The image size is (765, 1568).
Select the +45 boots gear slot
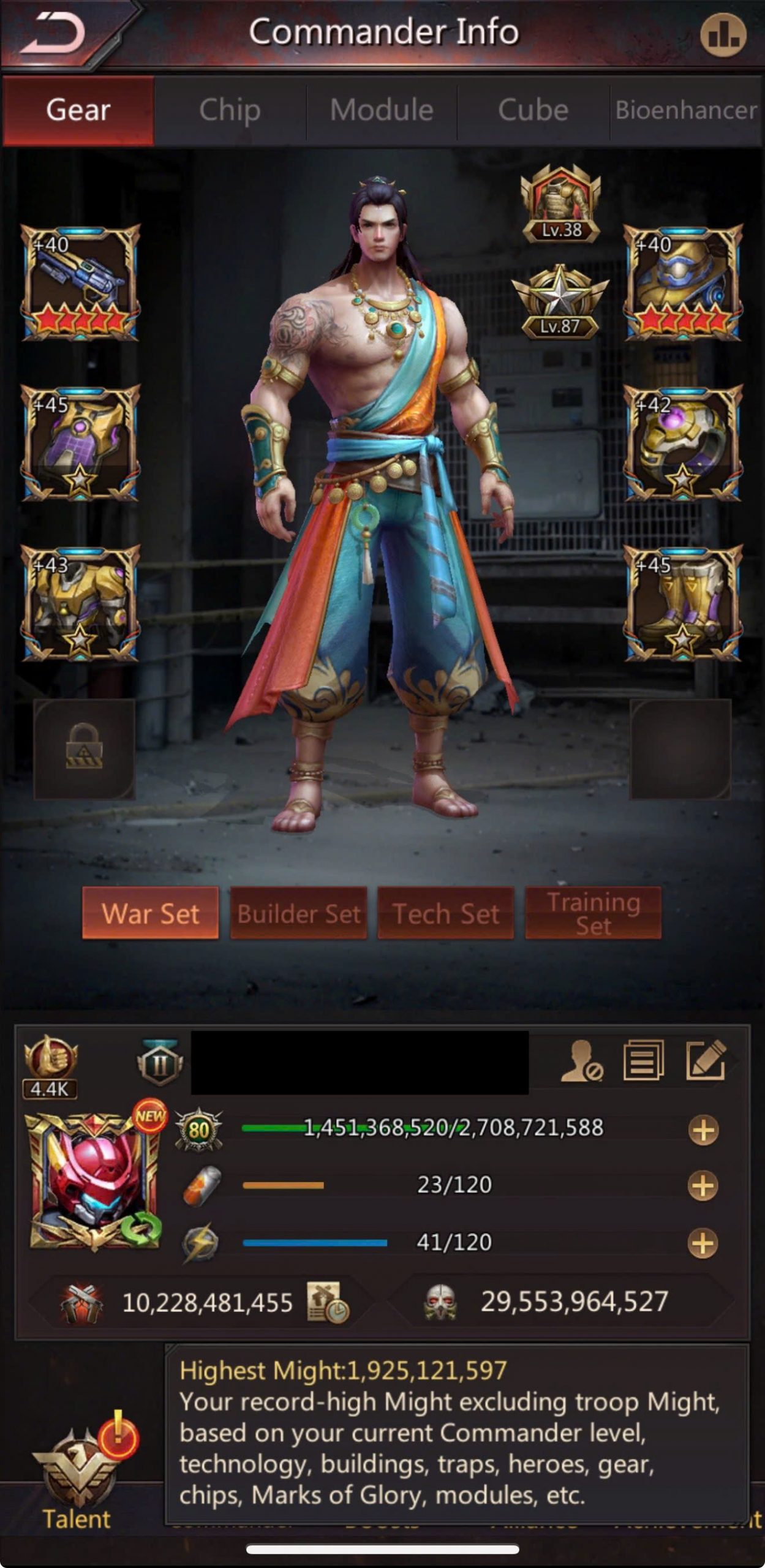[683, 603]
